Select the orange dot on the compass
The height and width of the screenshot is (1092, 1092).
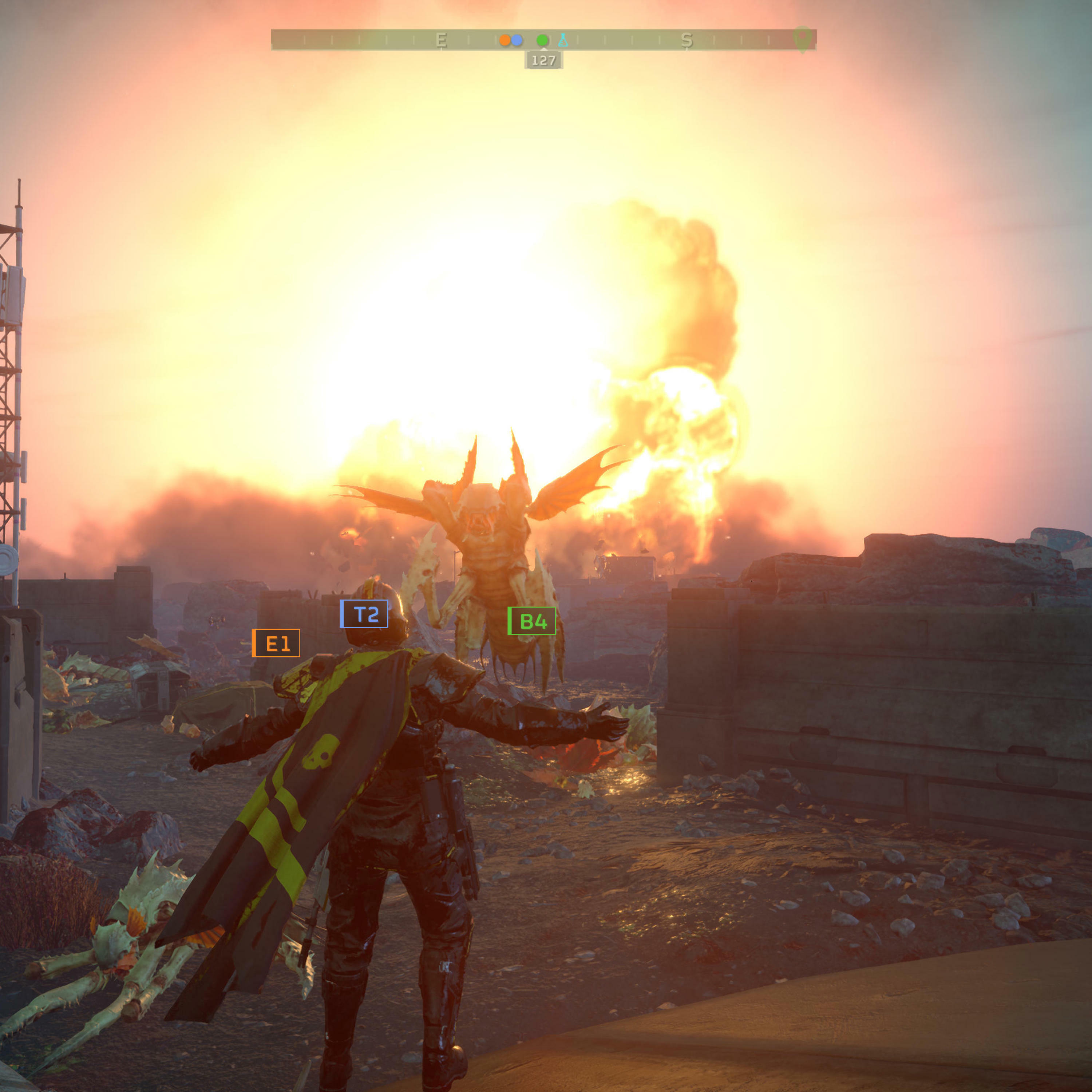pyautogui.click(x=505, y=40)
